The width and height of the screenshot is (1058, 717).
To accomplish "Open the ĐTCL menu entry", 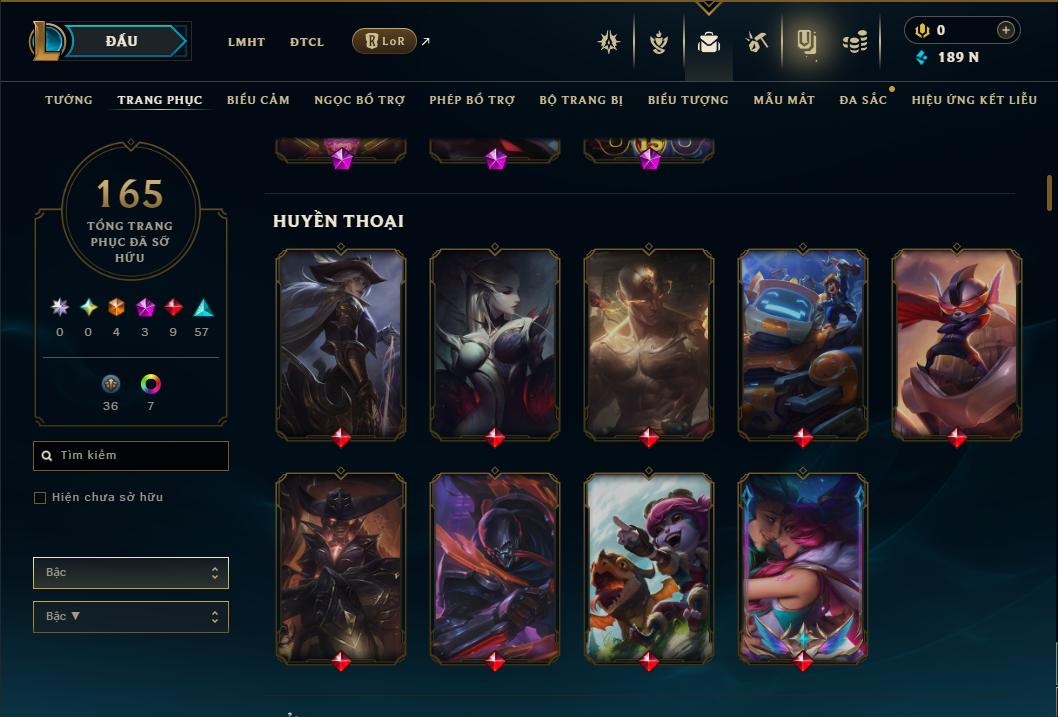I will (x=307, y=42).
